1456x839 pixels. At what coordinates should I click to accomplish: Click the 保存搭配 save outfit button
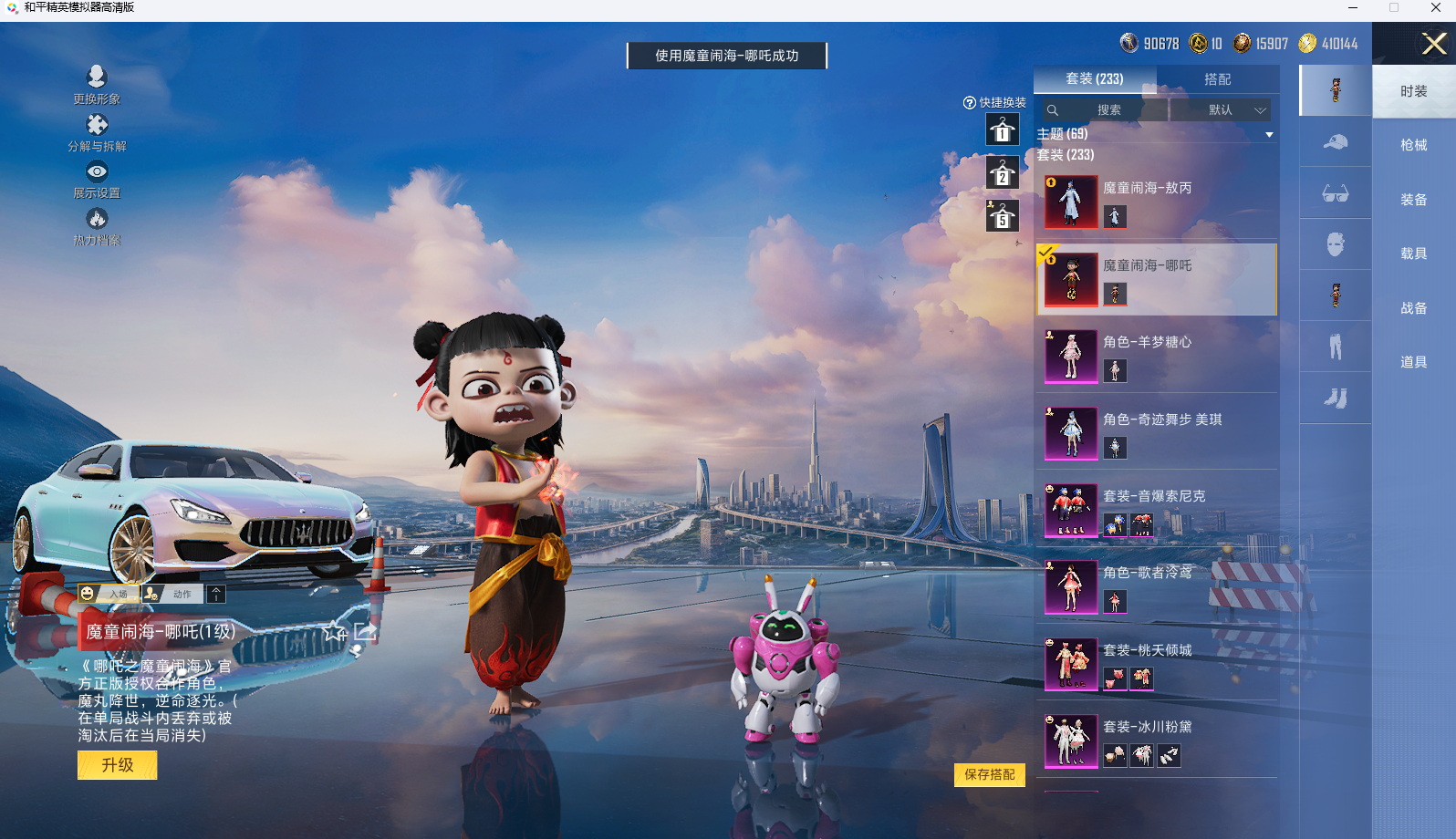pos(990,774)
